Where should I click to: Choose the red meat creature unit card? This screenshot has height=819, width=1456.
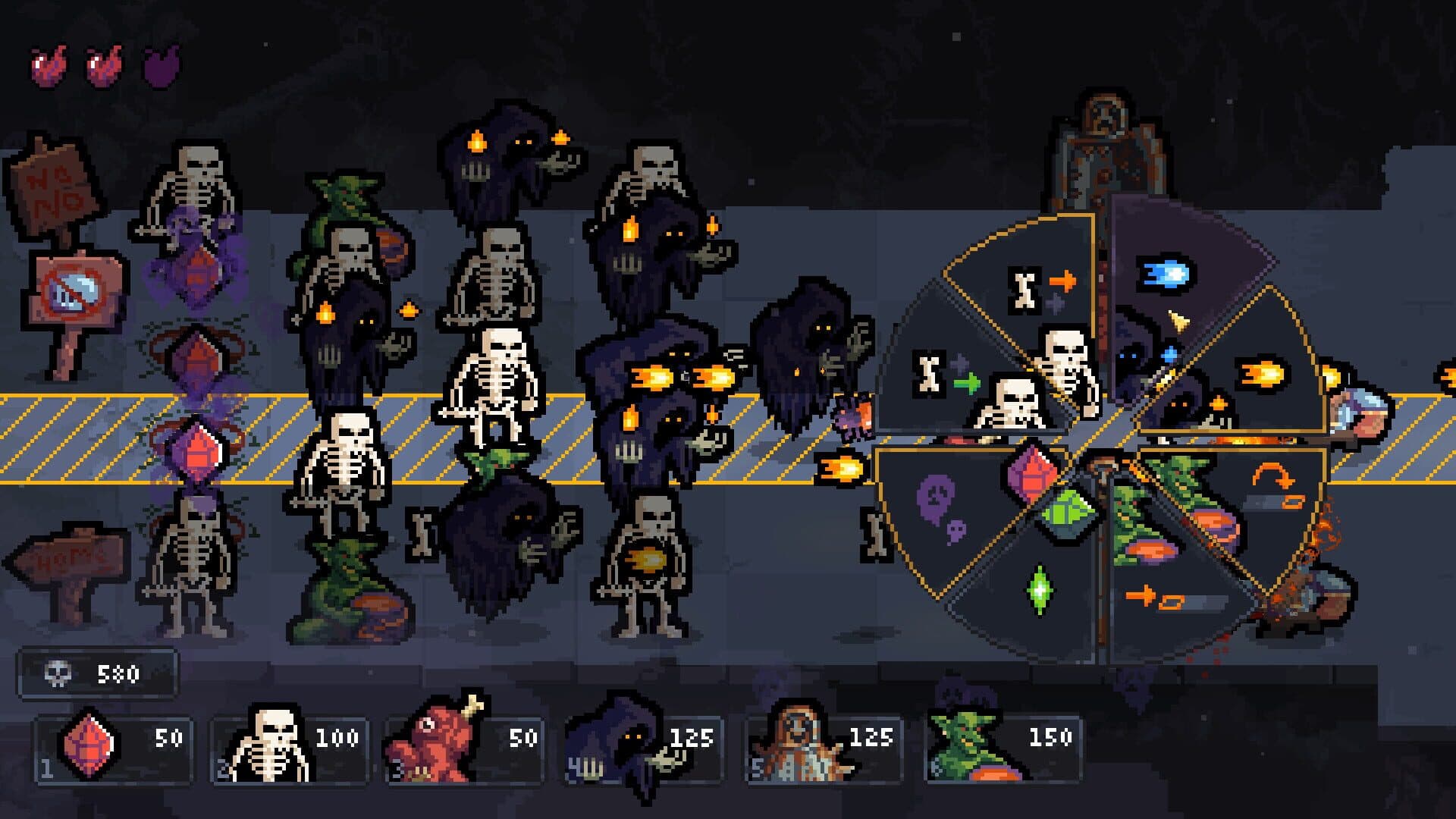pos(464,747)
